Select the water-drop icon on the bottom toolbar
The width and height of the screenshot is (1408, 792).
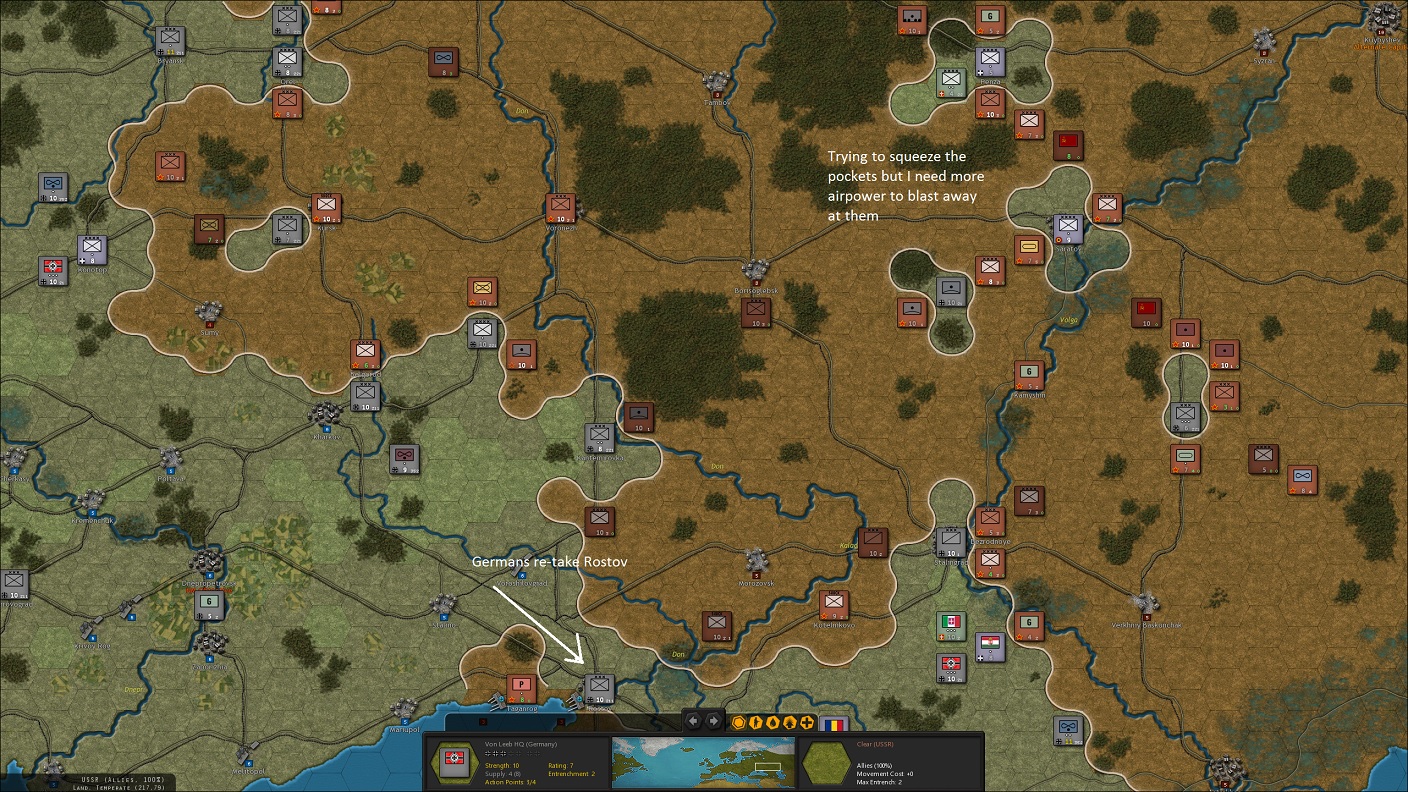(773, 722)
